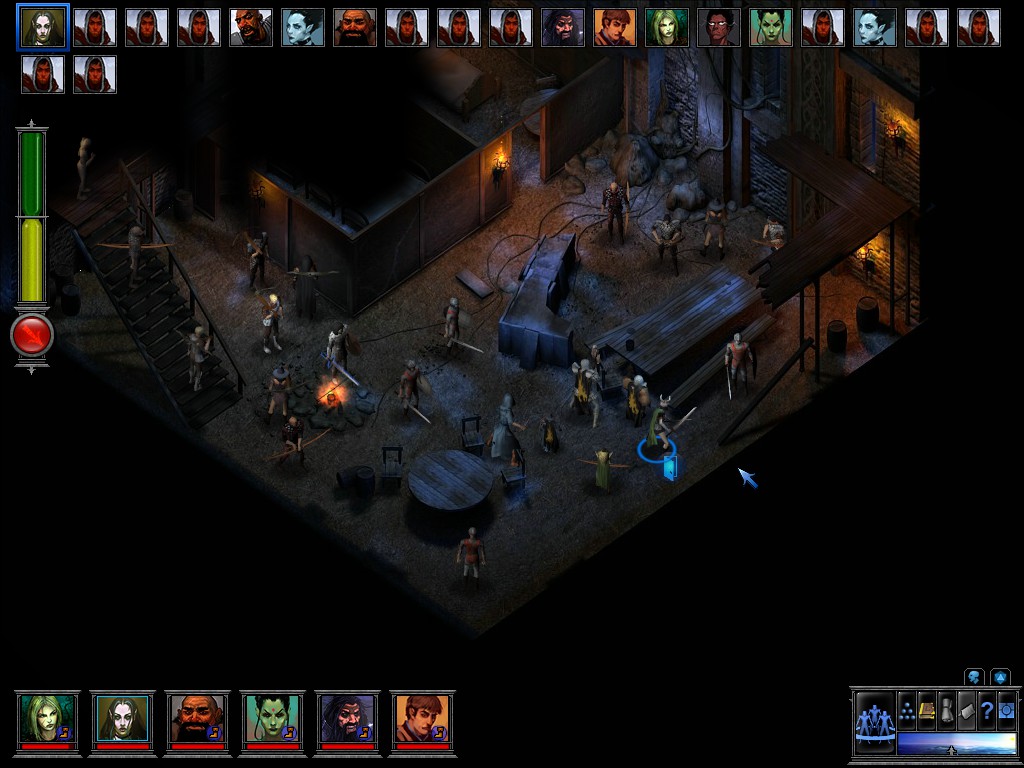
Task: Click the blue gear options icon
Action: pyautogui.click(x=1006, y=711)
